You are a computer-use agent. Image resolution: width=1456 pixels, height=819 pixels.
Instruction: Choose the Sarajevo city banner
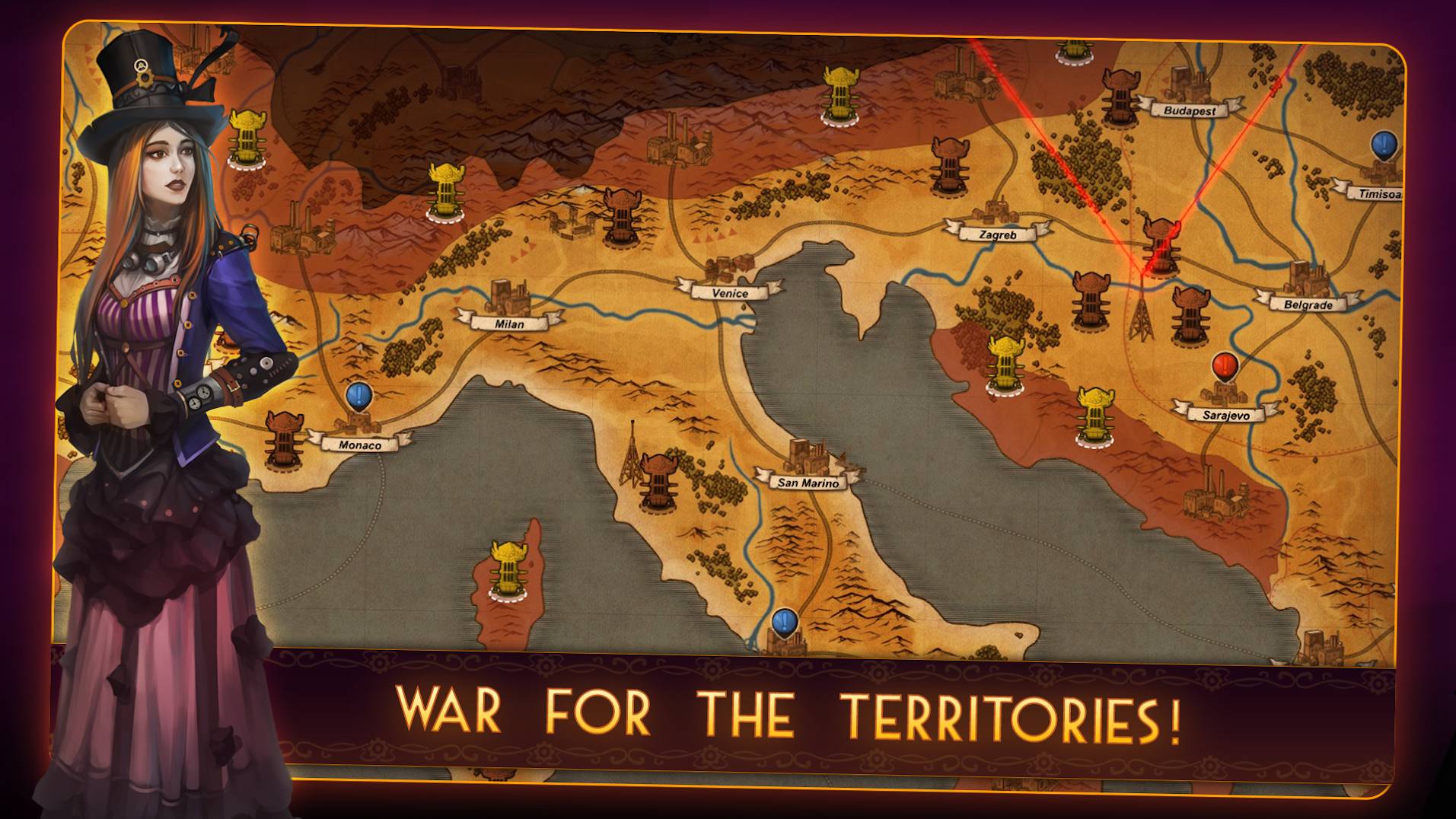click(1225, 415)
